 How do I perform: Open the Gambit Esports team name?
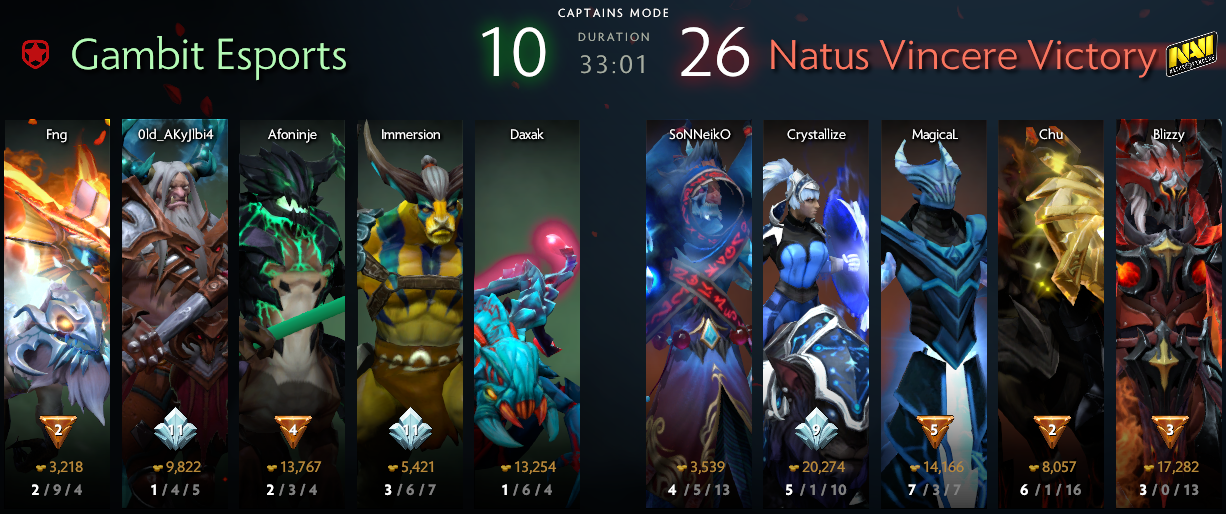pos(209,56)
